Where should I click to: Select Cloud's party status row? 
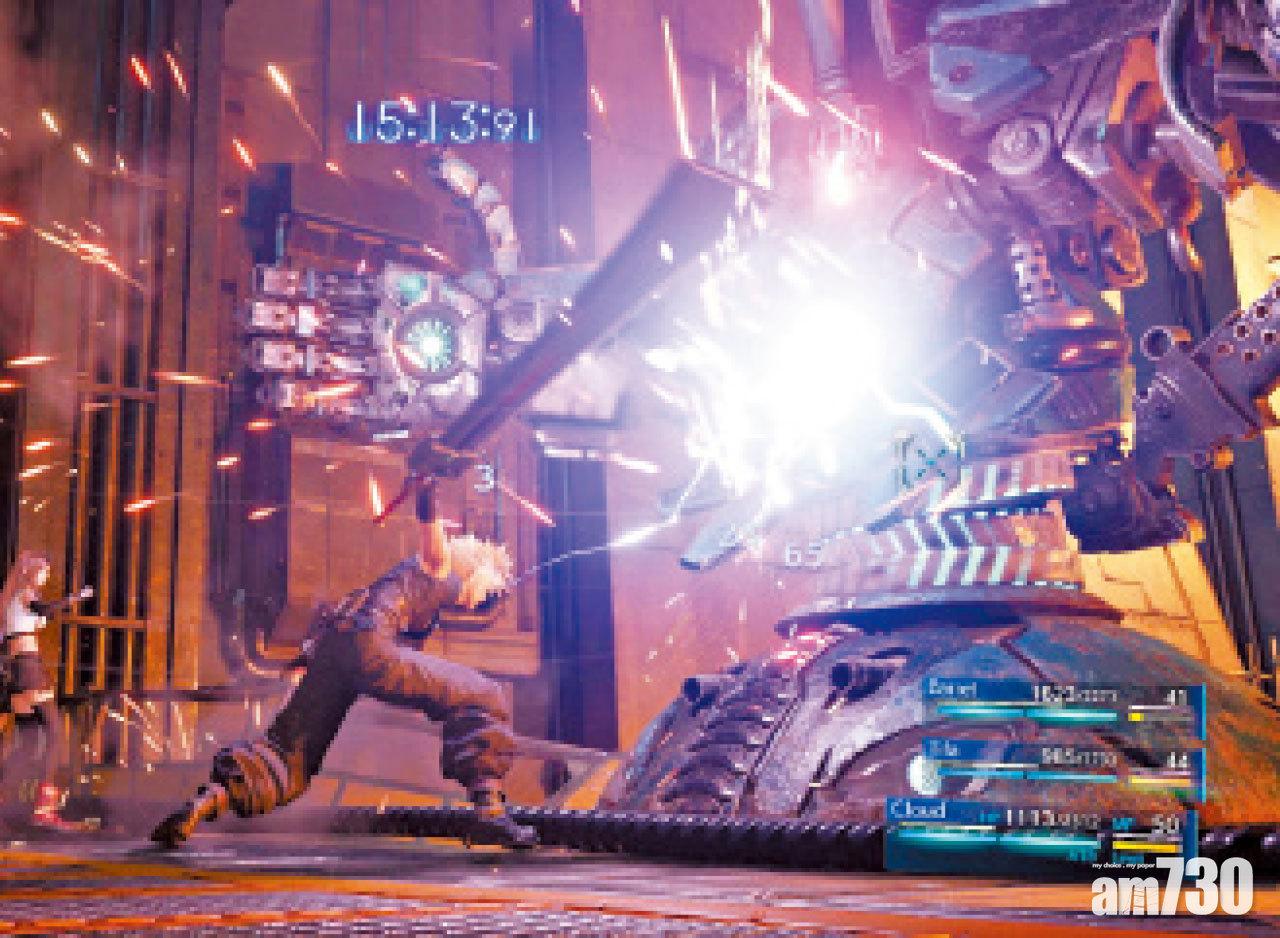point(1040,826)
